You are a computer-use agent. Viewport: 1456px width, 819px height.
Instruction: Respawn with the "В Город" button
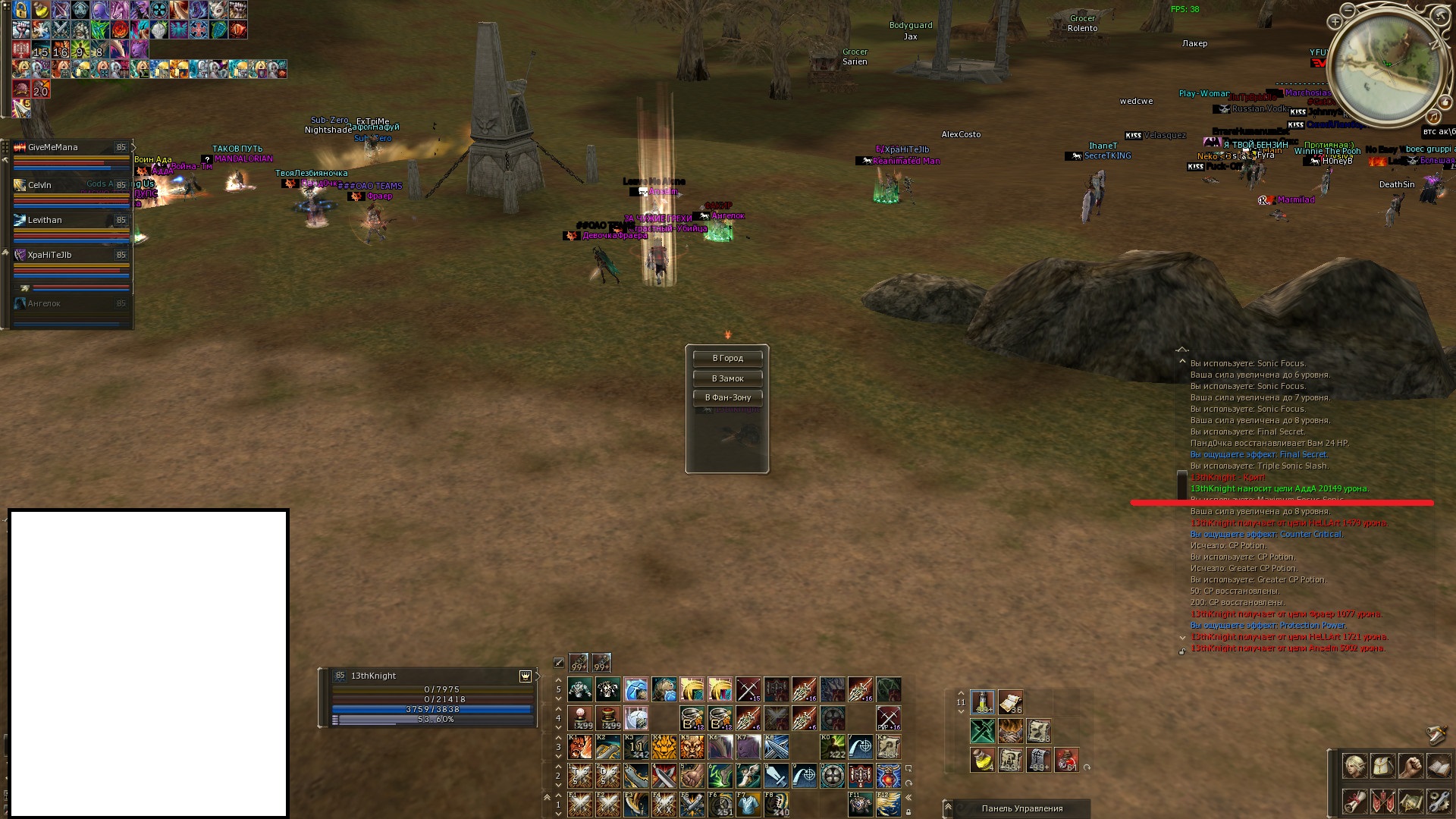tap(727, 358)
